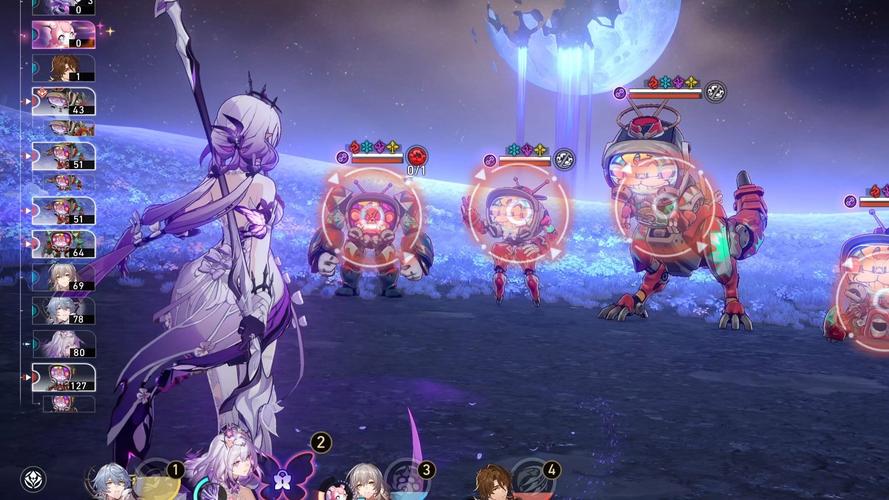889x500 pixels.
Task: Use the ultimate for party slot 3
Action: click(x=406, y=481)
